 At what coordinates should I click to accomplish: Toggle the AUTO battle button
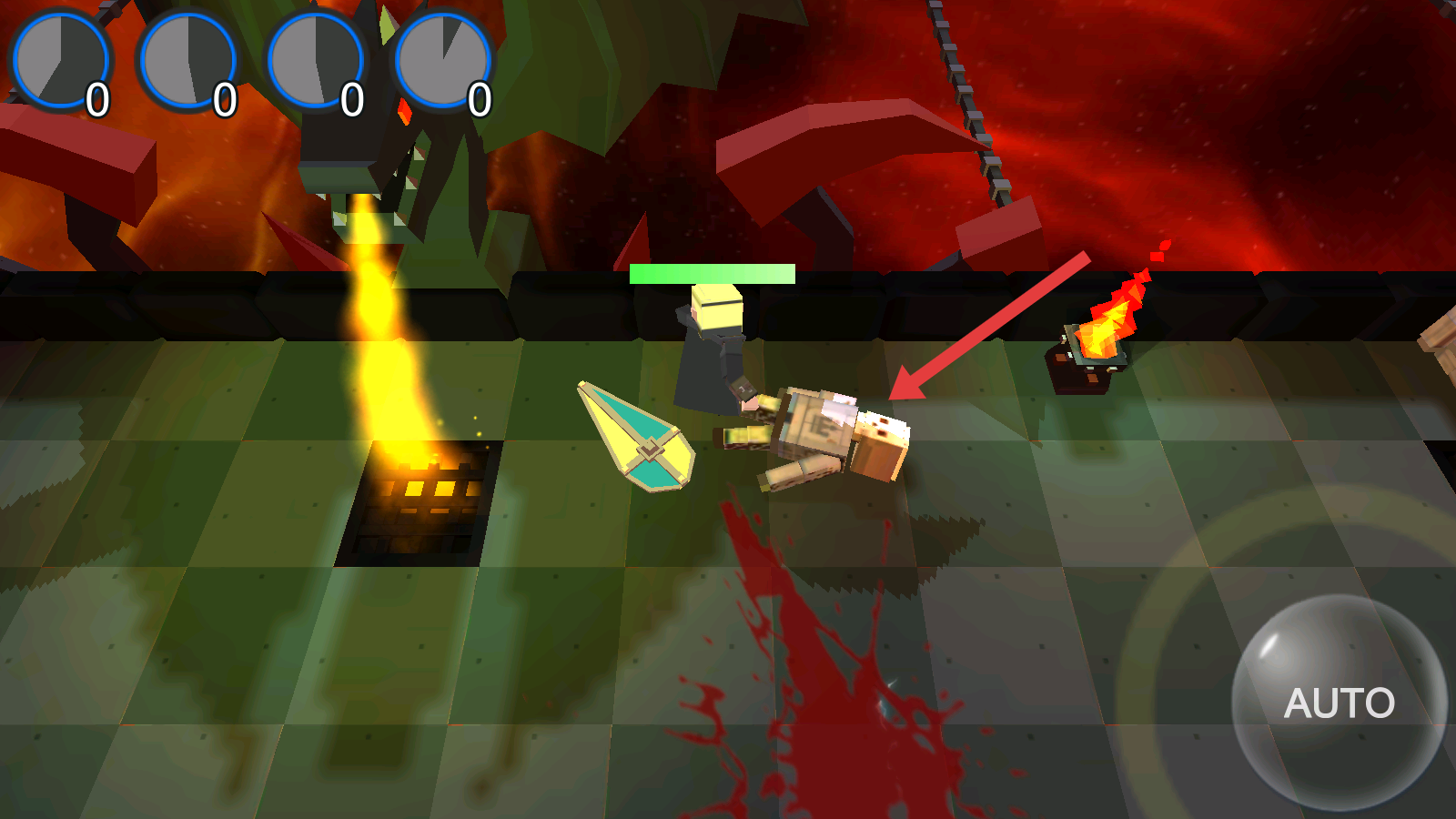[x=1339, y=703]
